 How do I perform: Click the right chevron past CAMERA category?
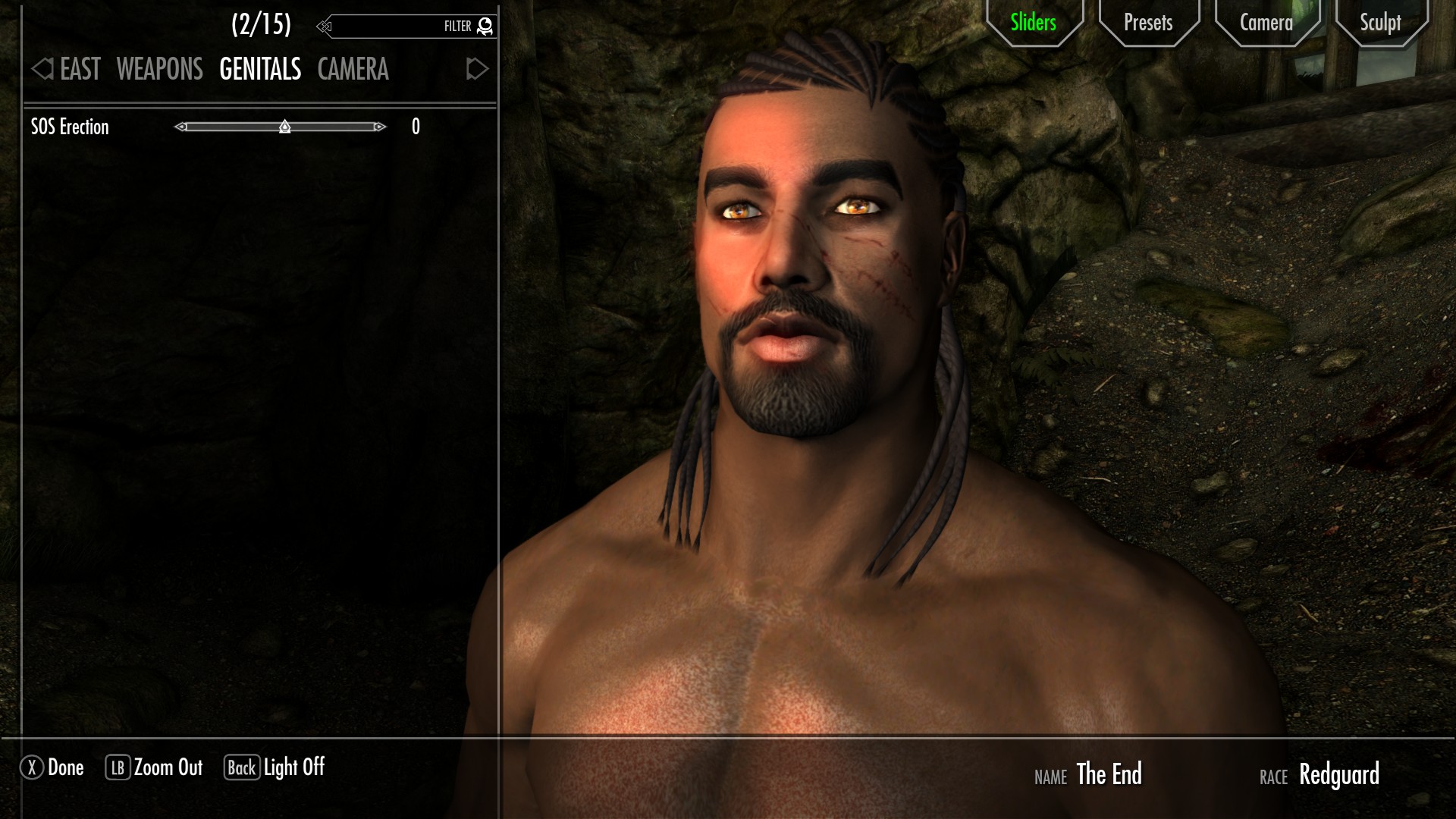tap(476, 70)
